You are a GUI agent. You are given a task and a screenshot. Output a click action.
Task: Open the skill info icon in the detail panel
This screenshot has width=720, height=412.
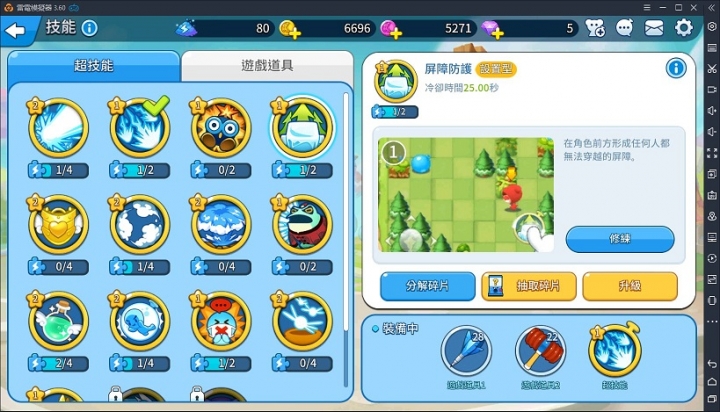[x=676, y=68]
